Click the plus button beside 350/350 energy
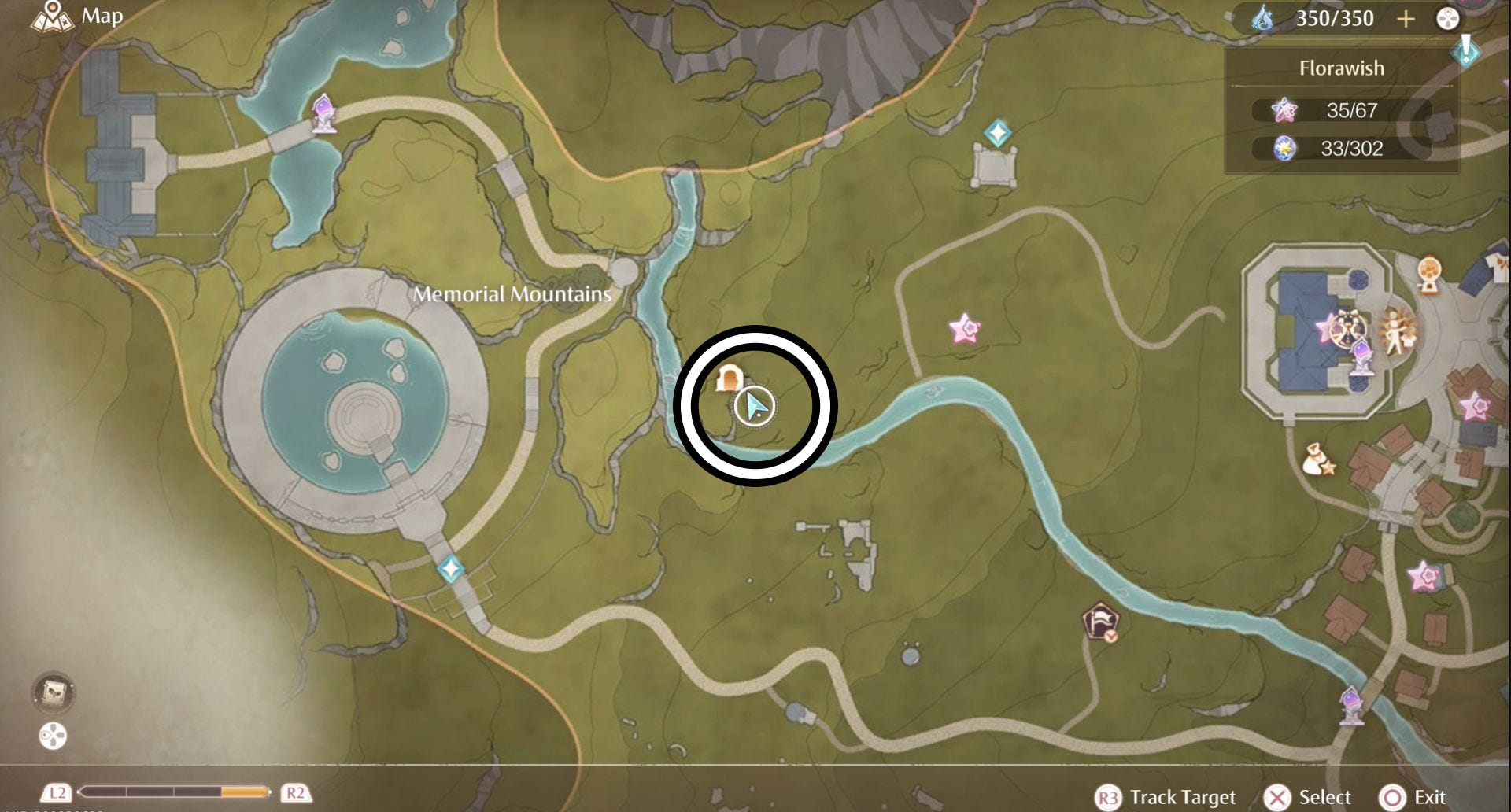Viewport: 1511px width, 812px height. [1406, 19]
